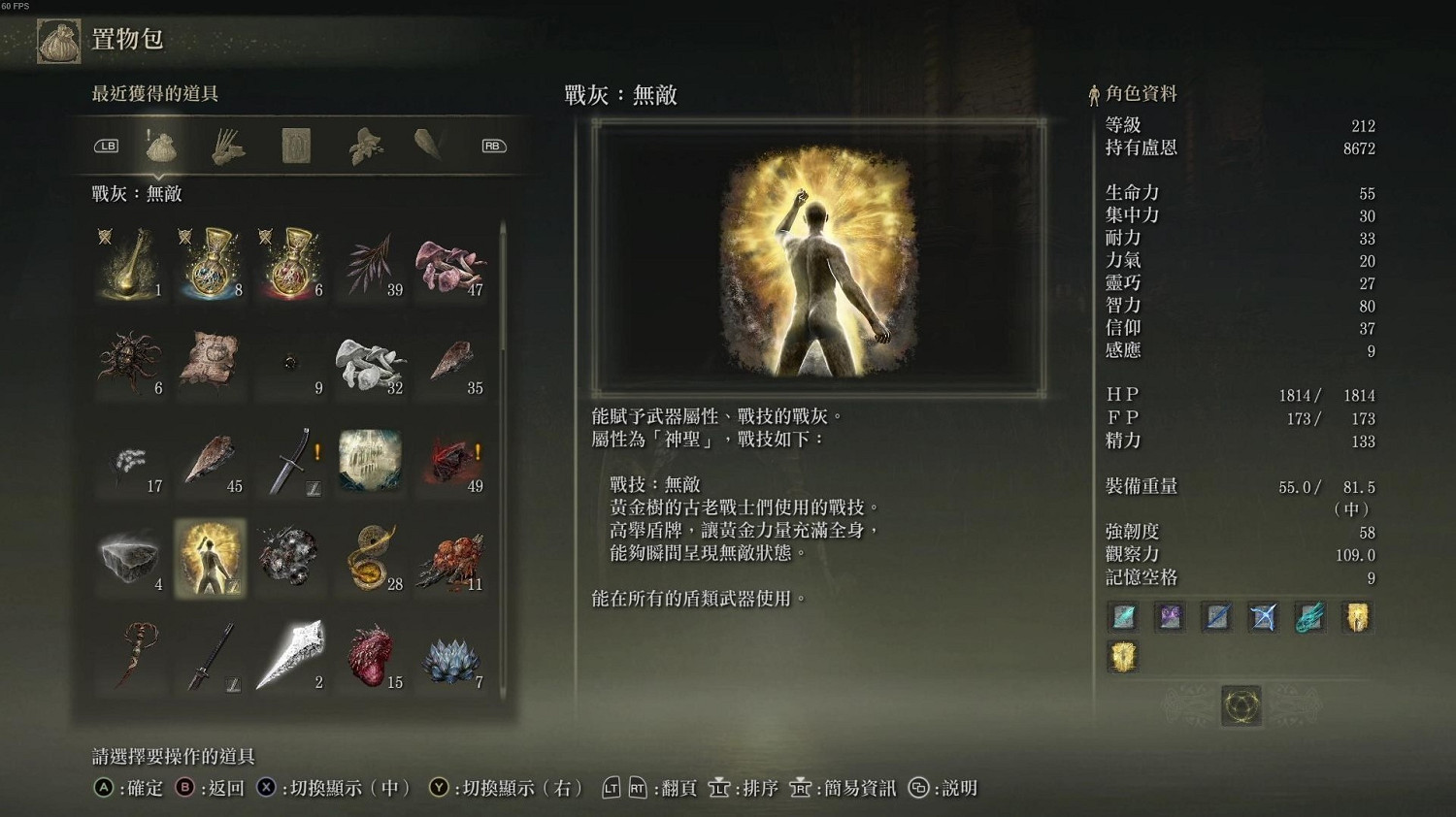Select the Smithing Stone stack of 4

tap(130, 558)
